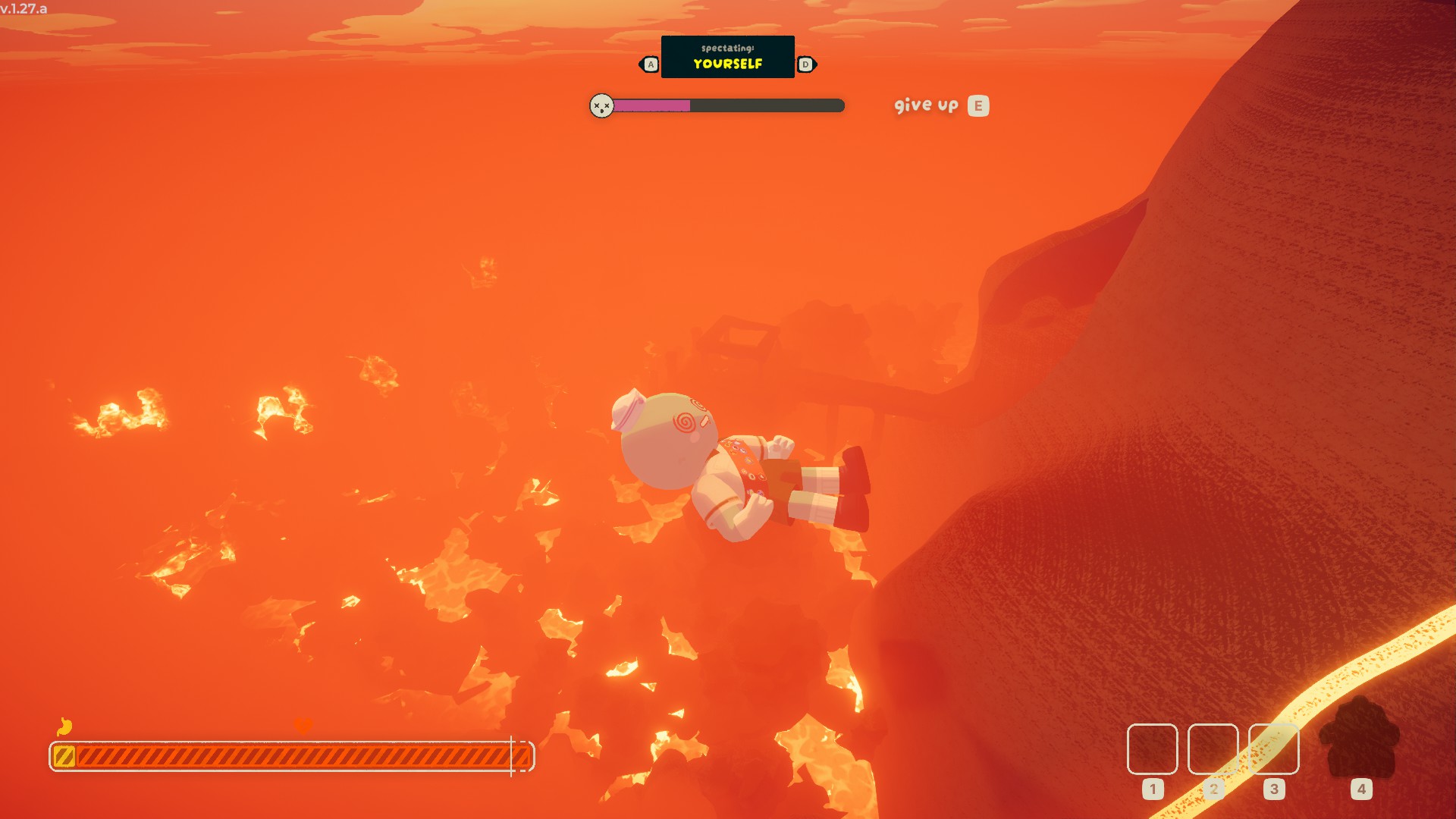The image size is (1456, 819).
Task: Select the spectating YOURSELF panel
Action: pos(727,57)
